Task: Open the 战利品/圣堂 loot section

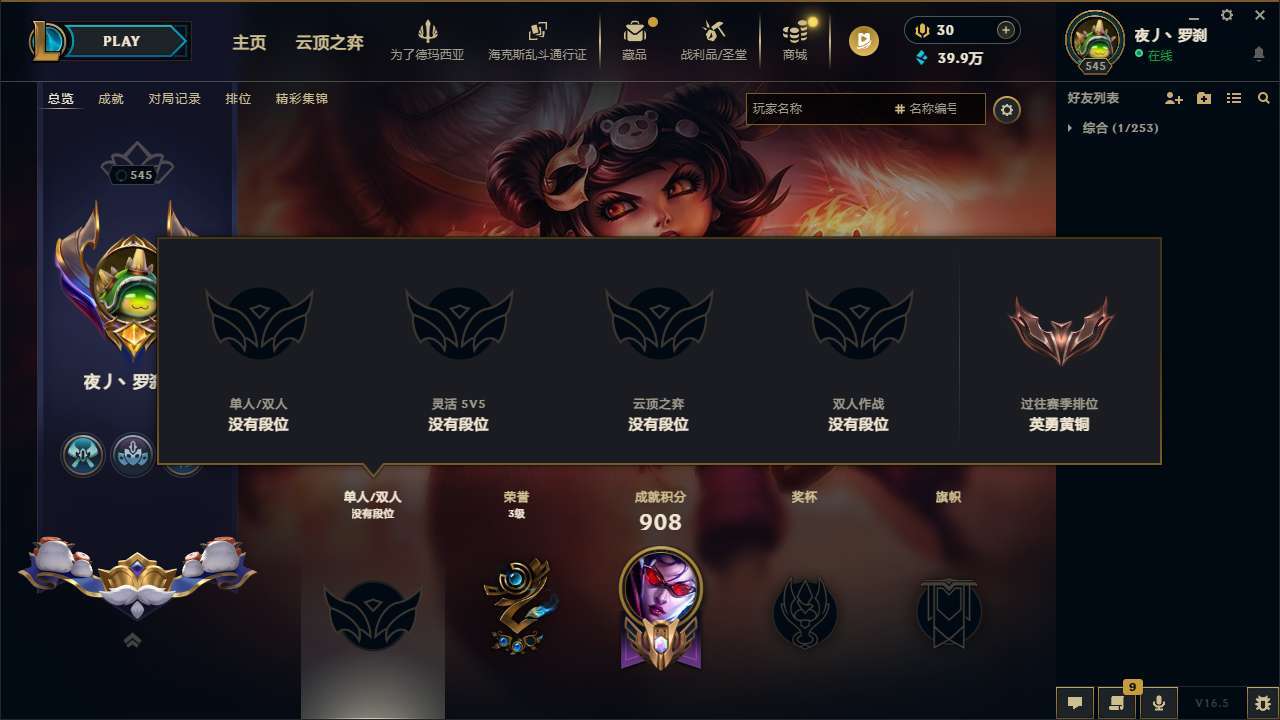Action: [714, 40]
